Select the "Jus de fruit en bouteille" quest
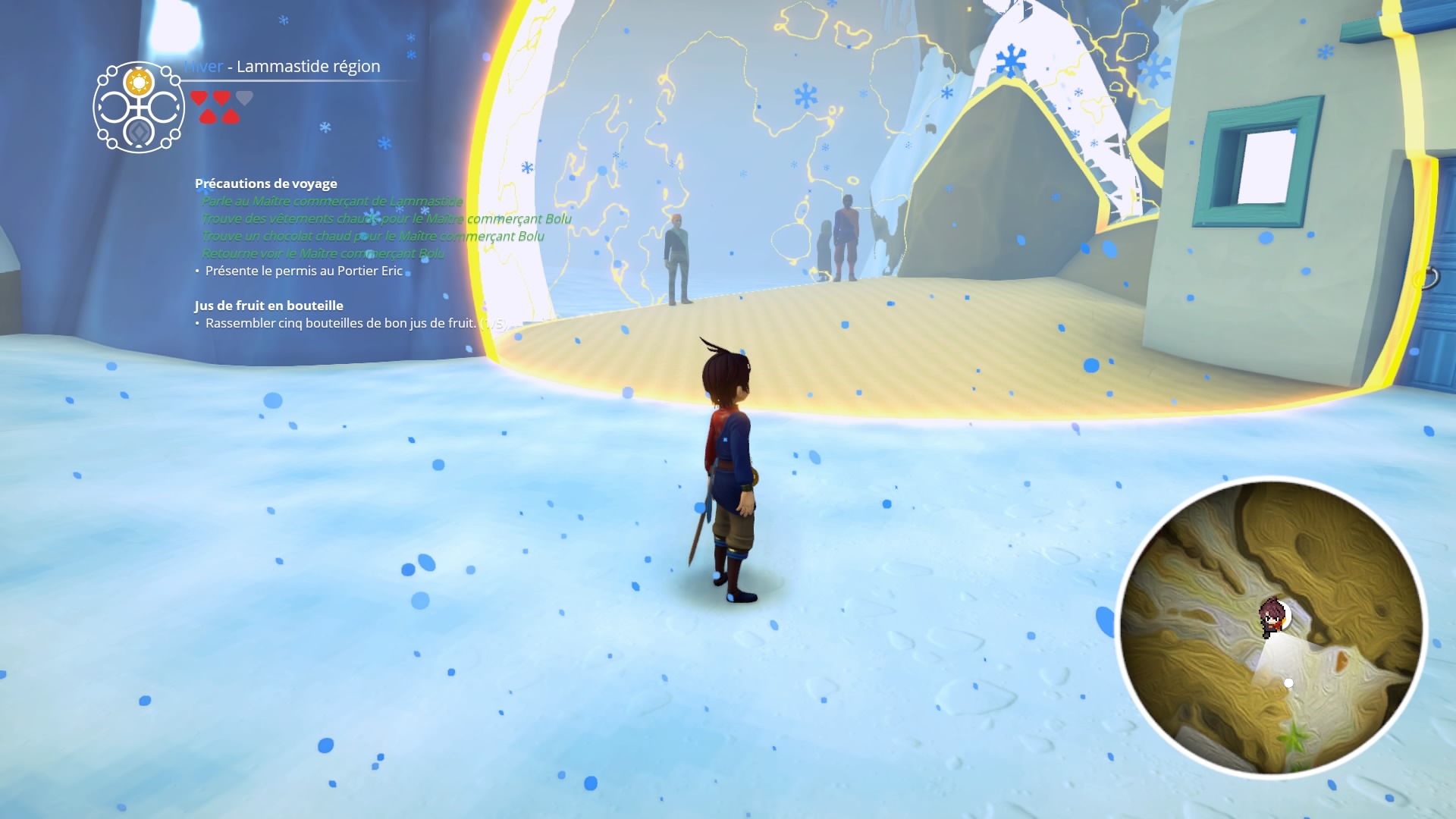This screenshot has height=819, width=1456. [x=268, y=306]
